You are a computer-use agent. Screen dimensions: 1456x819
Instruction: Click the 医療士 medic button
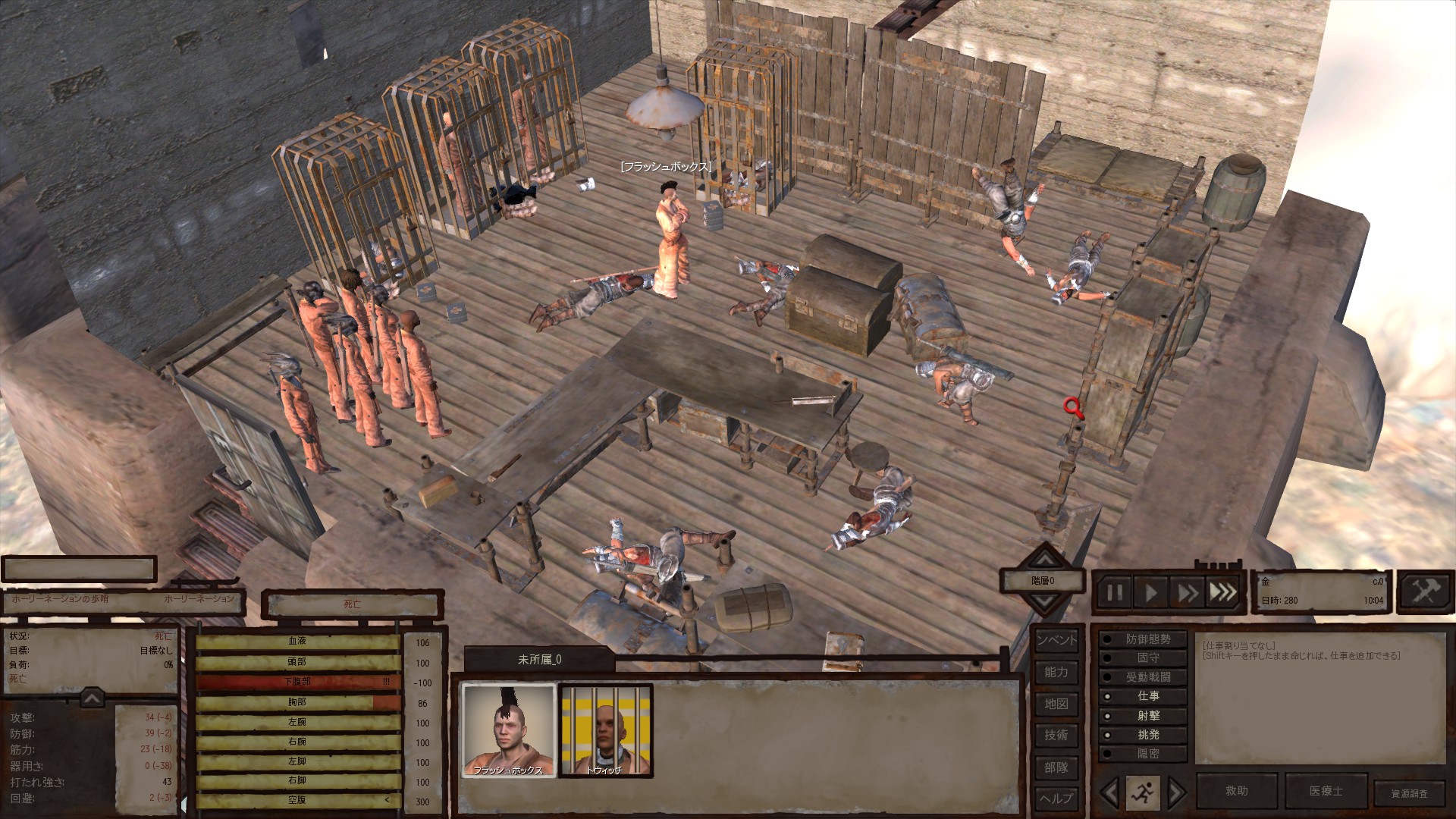point(1326,791)
